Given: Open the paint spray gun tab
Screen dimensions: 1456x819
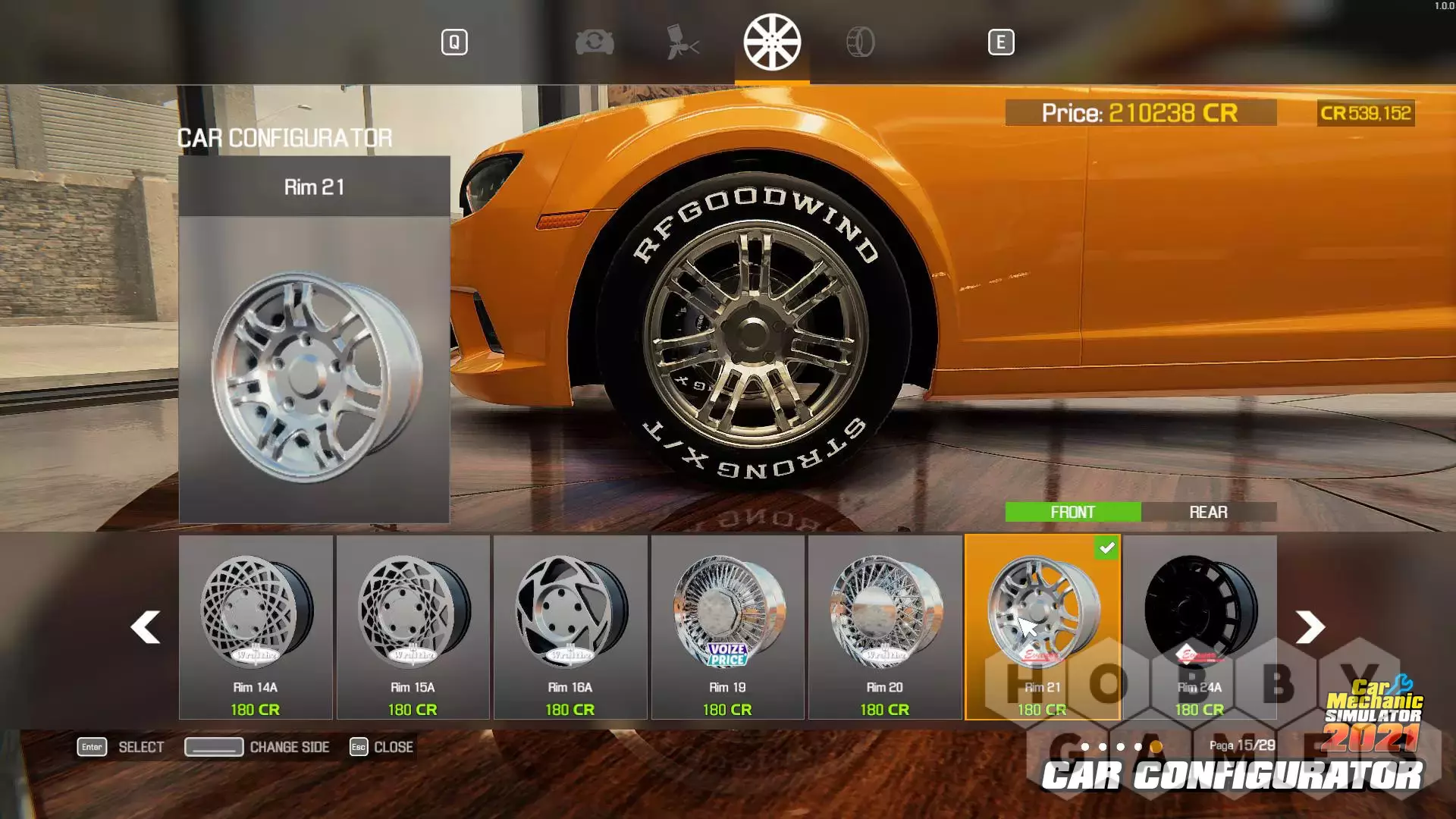Looking at the screenshot, I should [682, 42].
